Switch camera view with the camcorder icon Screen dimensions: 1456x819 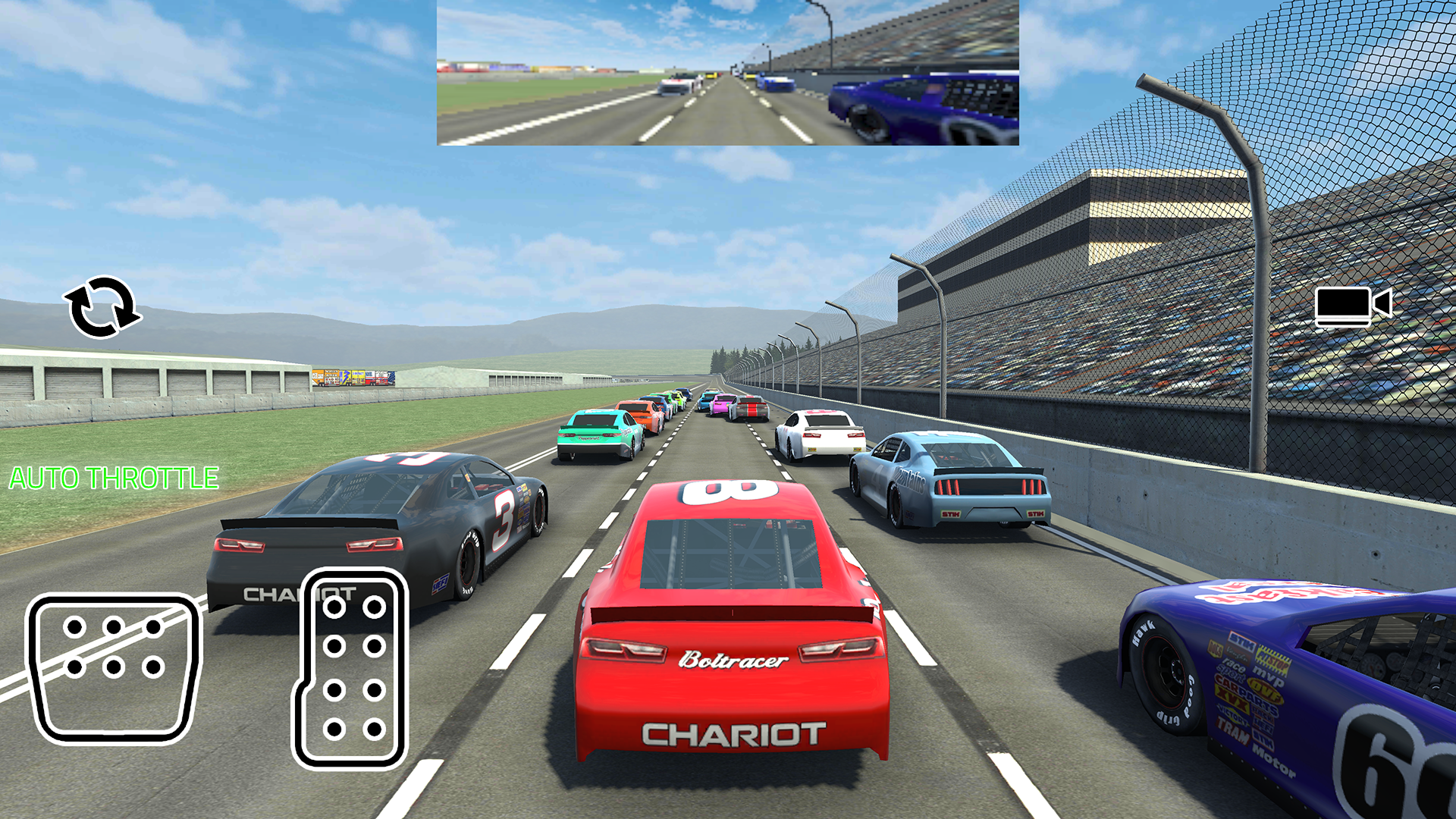click(x=1352, y=306)
